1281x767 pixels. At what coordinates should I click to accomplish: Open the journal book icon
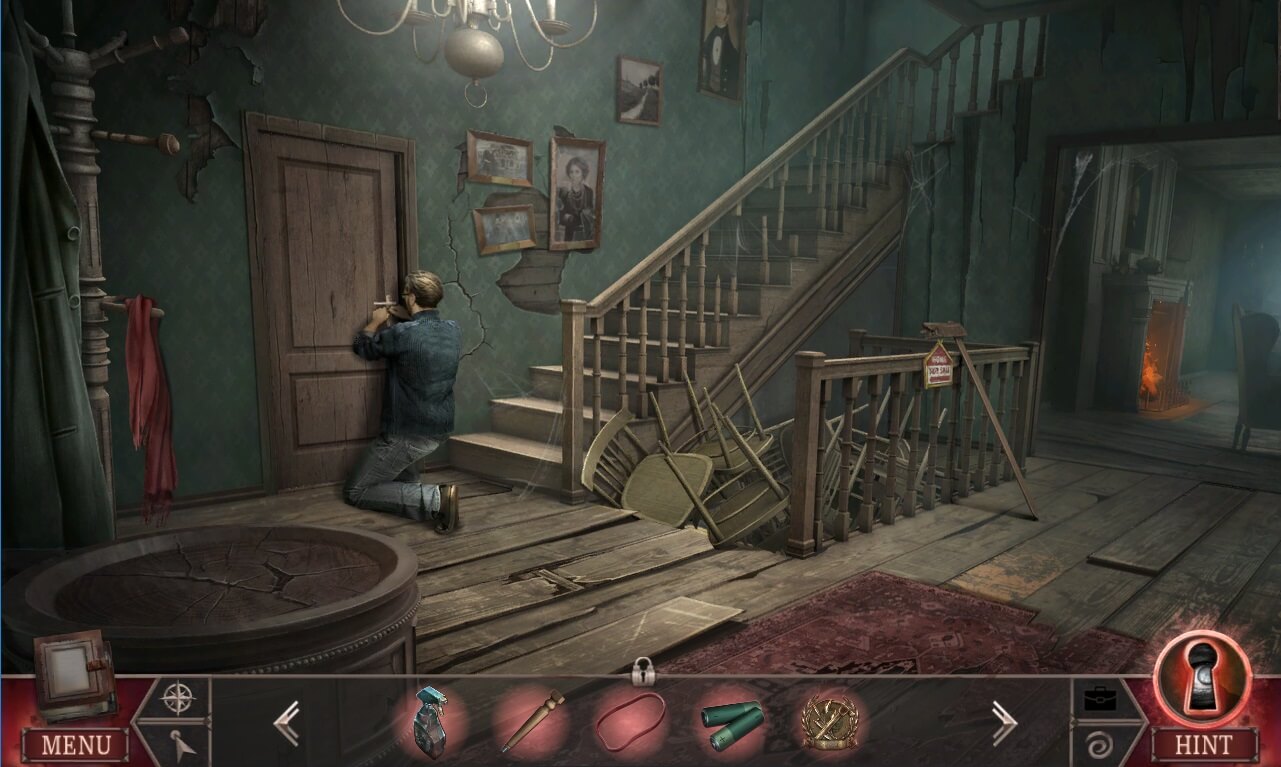coord(71,673)
